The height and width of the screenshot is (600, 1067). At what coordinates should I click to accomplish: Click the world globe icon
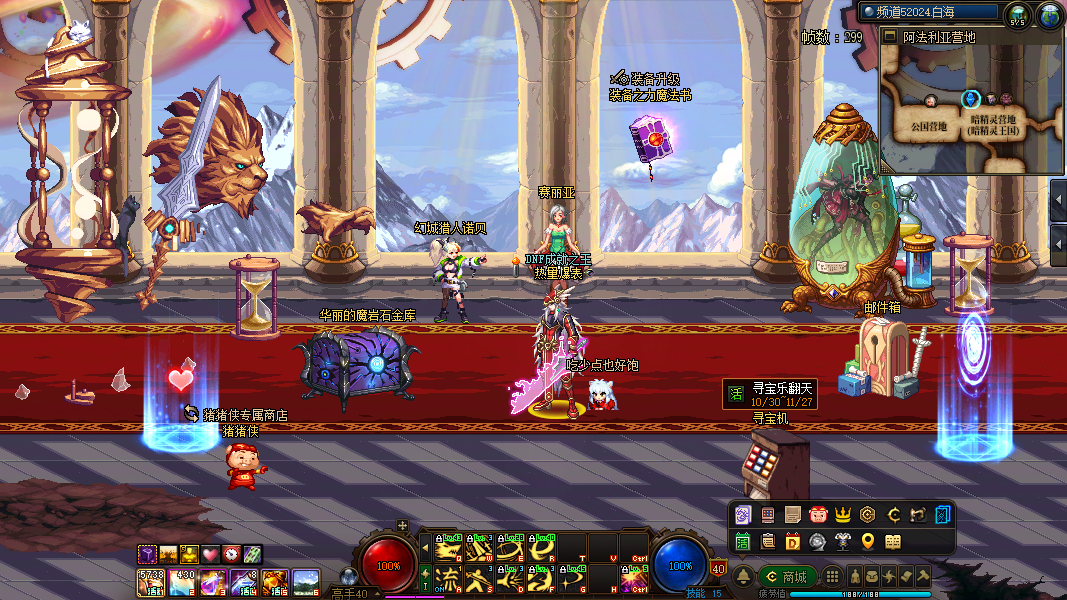pyautogui.click(x=1049, y=15)
